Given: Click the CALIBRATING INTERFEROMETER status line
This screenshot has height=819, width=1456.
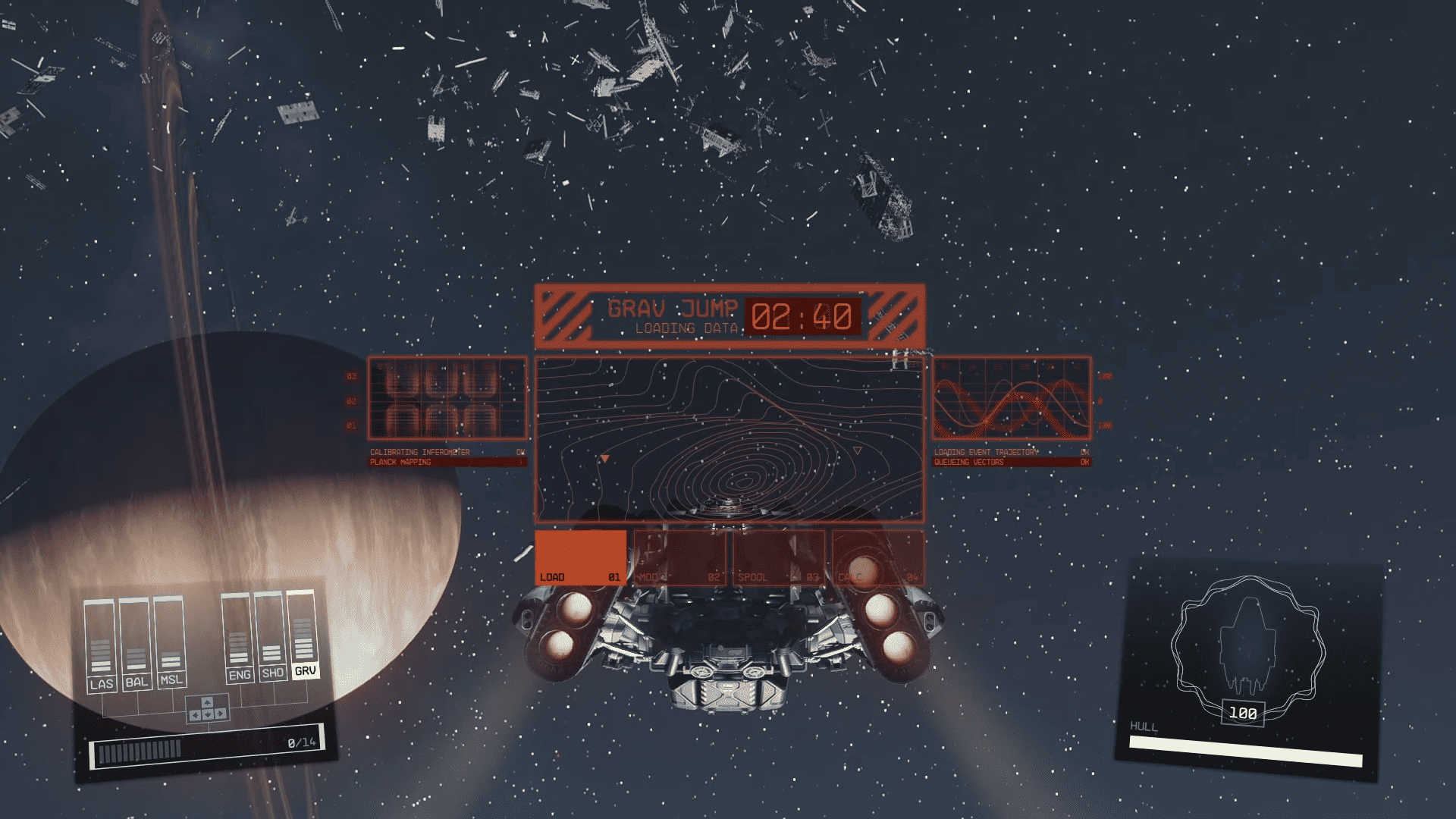Looking at the screenshot, I should [425, 450].
